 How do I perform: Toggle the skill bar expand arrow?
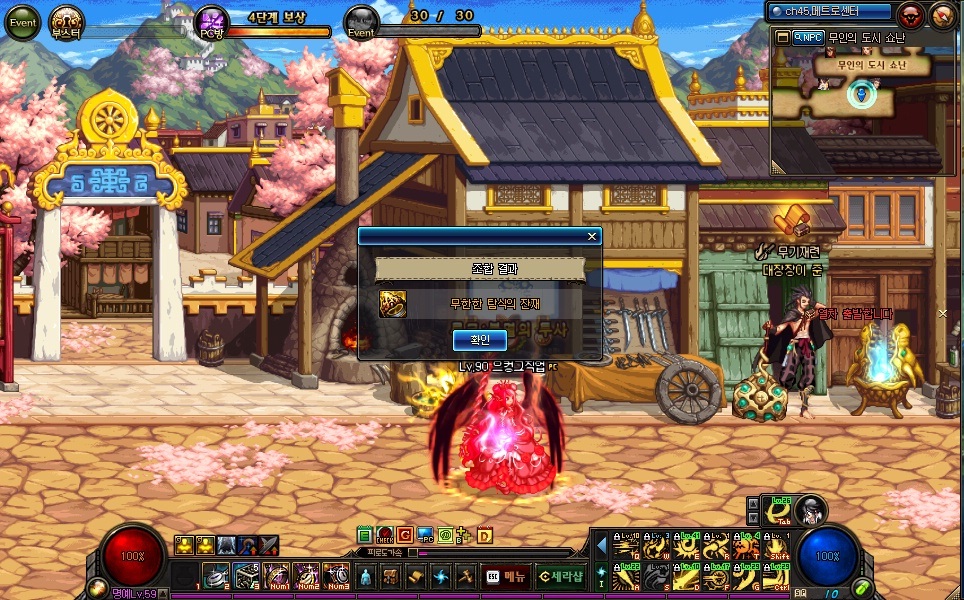click(x=601, y=546)
